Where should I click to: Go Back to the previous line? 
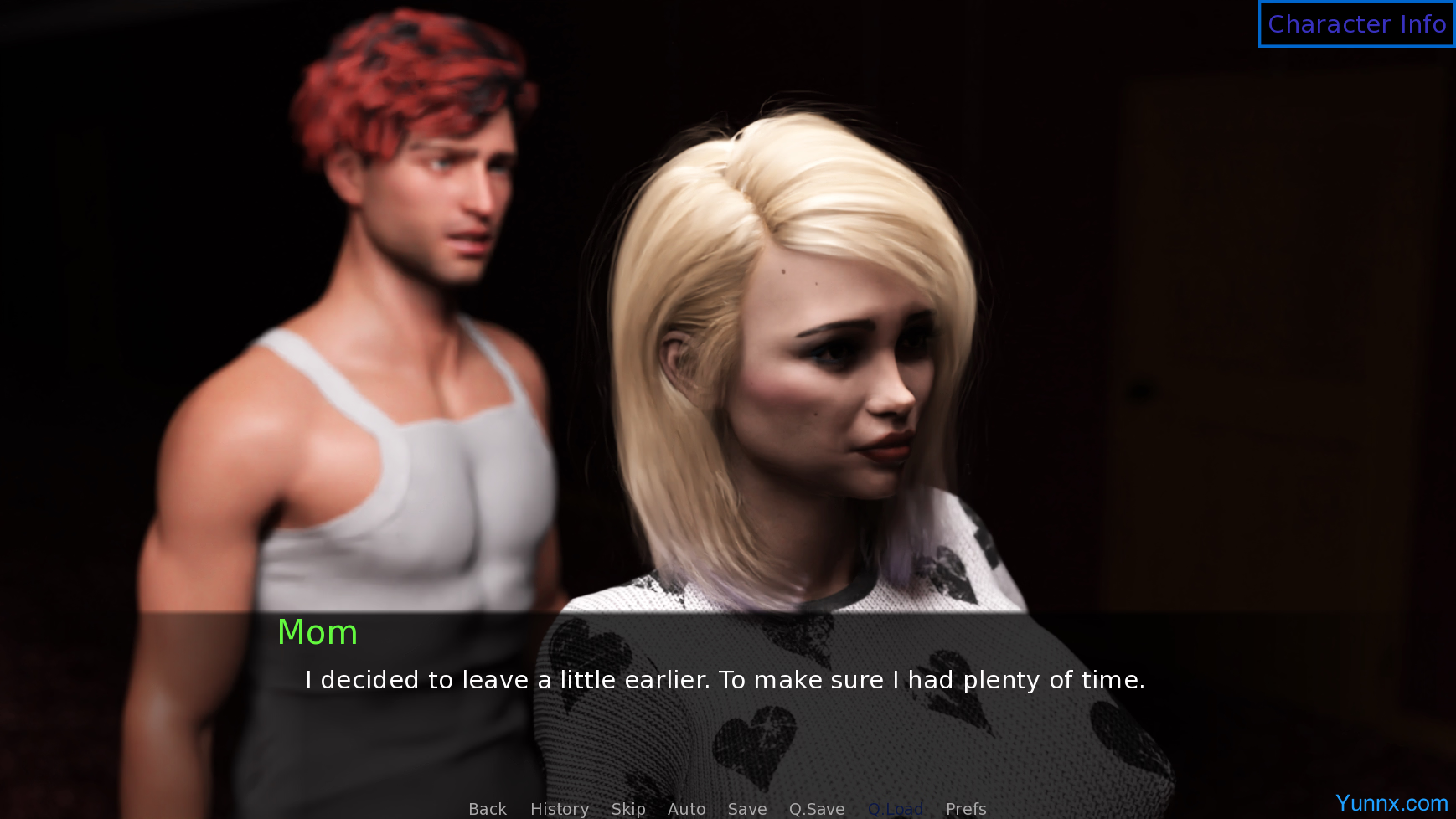(488, 809)
